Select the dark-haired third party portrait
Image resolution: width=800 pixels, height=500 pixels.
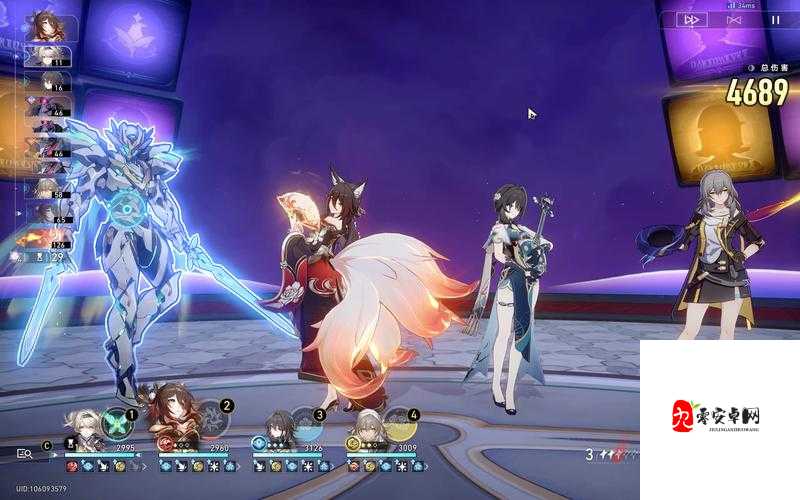(275, 428)
